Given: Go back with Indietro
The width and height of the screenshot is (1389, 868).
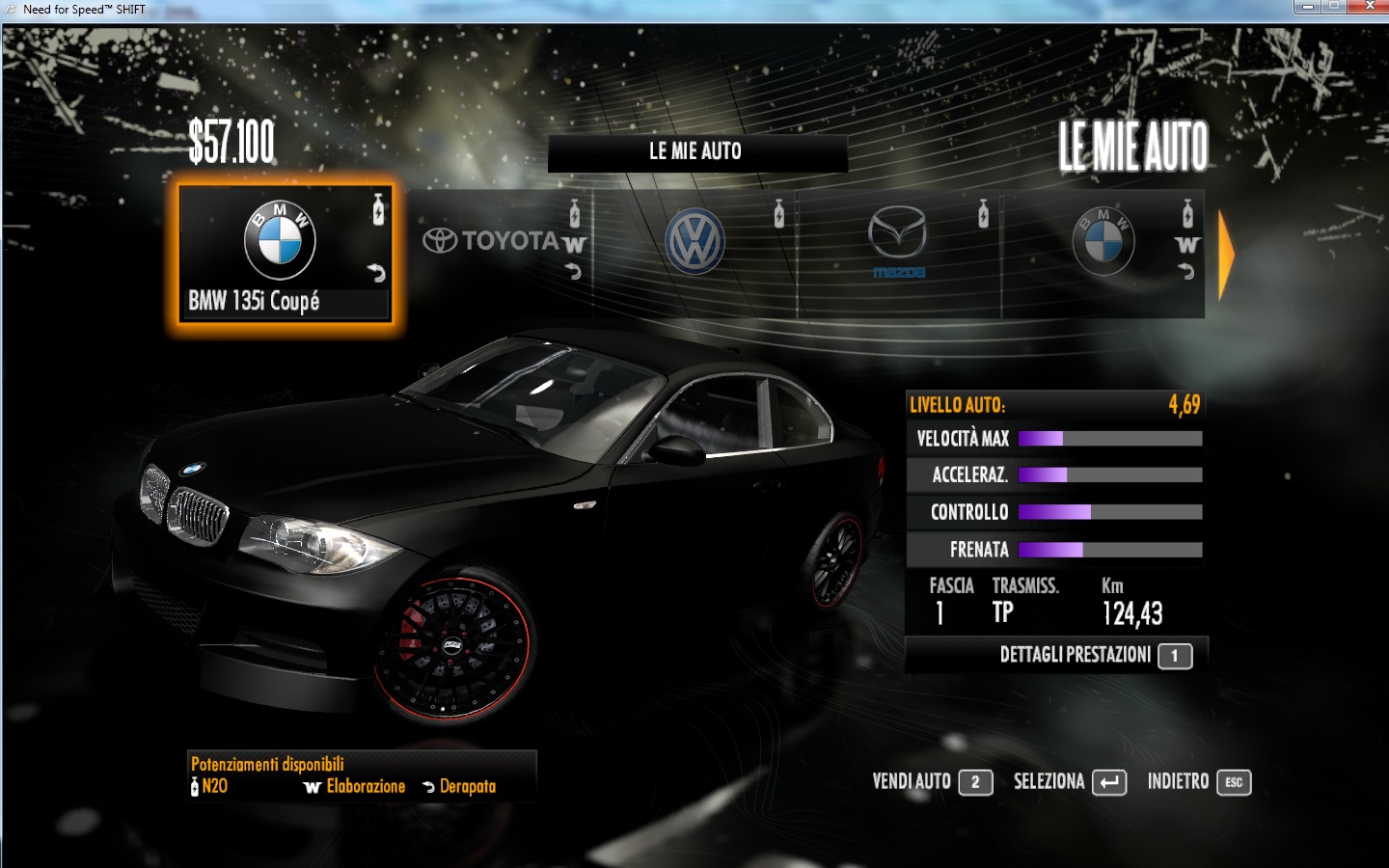Looking at the screenshot, I should 1198,782.
